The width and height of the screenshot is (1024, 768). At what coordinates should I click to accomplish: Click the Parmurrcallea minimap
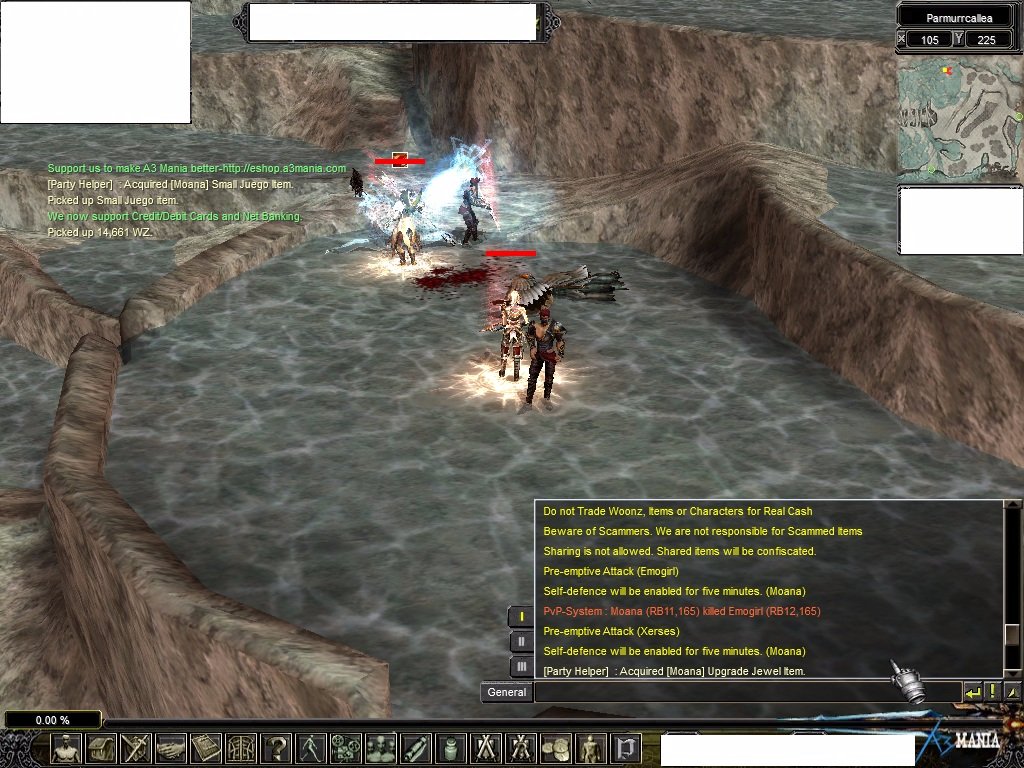click(x=958, y=117)
